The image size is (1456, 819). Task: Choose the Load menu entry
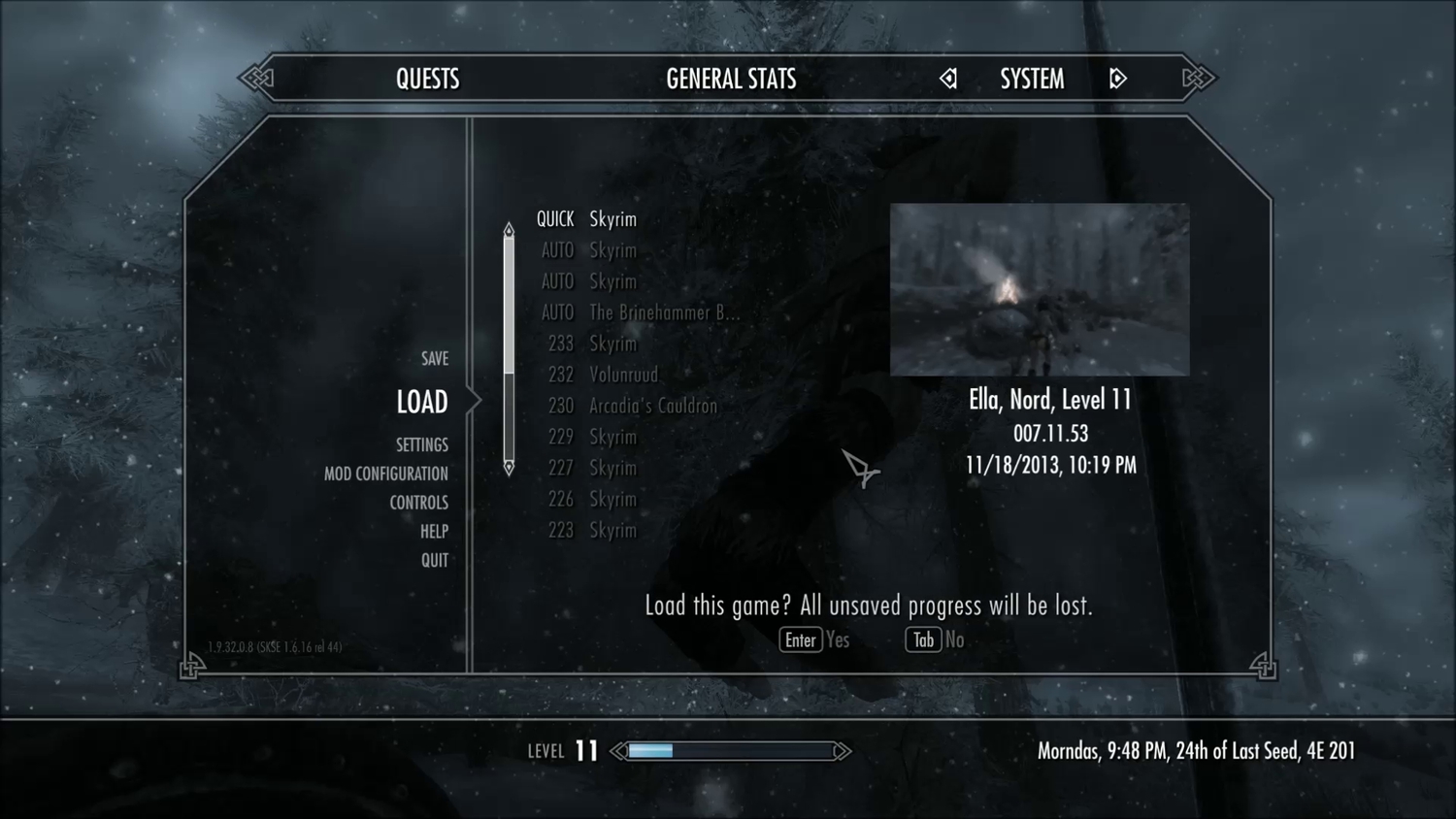[421, 402]
